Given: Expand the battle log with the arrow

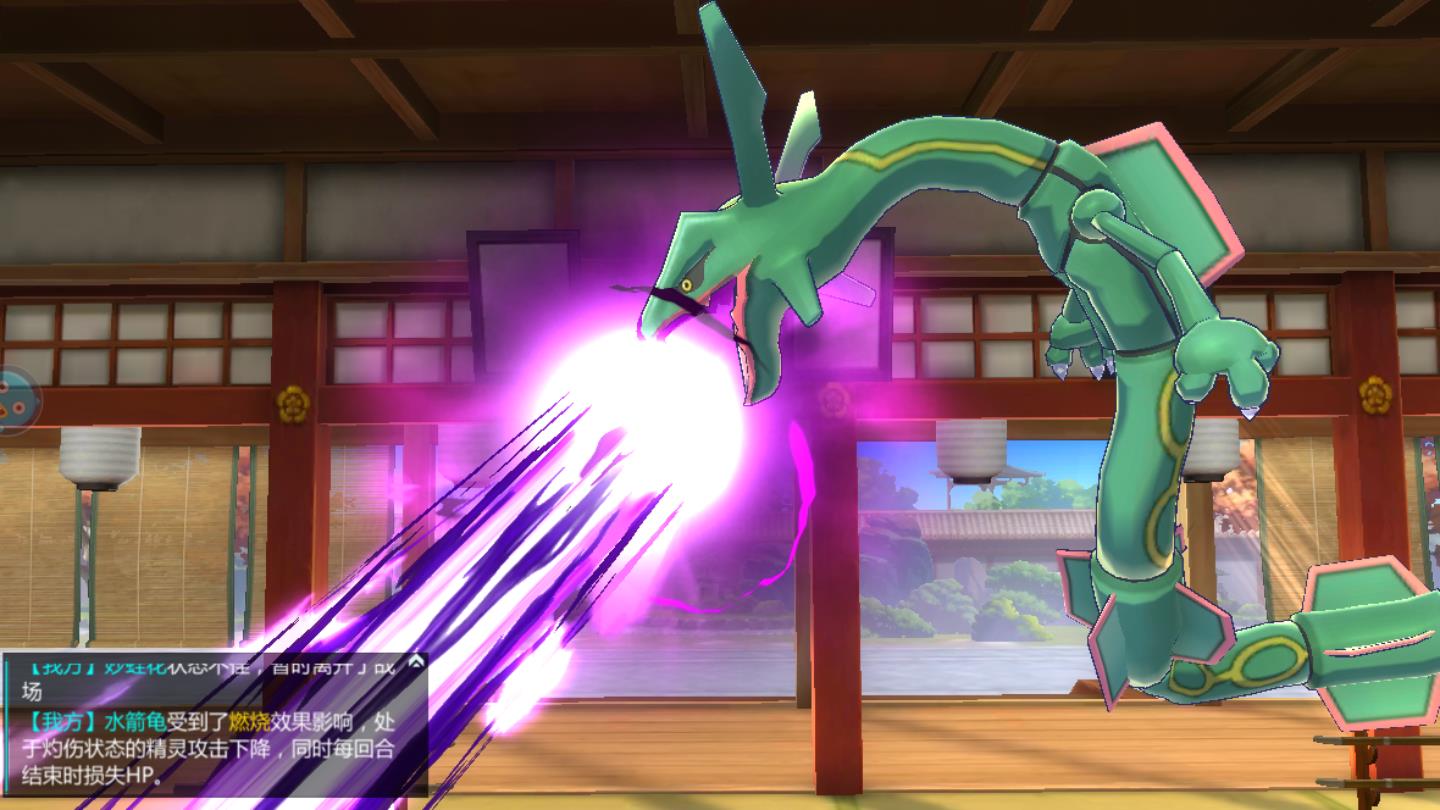Looking at the screenshot, I should pos(416,662).
